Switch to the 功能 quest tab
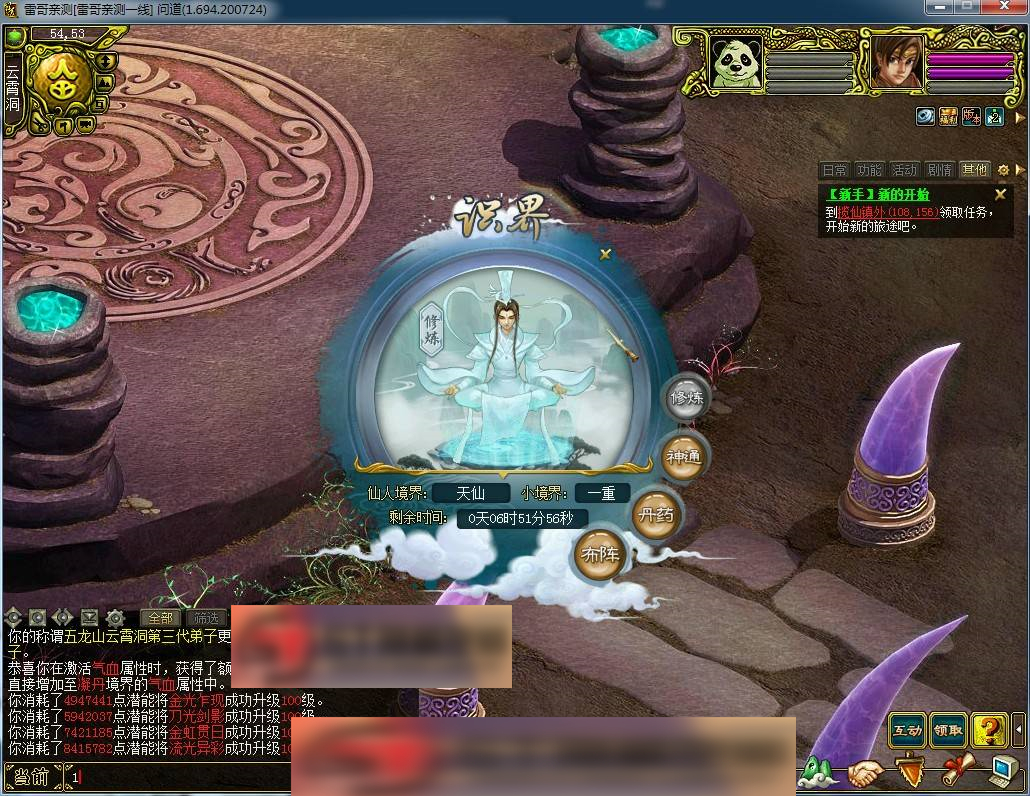The image size is (1030, 796). click(869, 170)
